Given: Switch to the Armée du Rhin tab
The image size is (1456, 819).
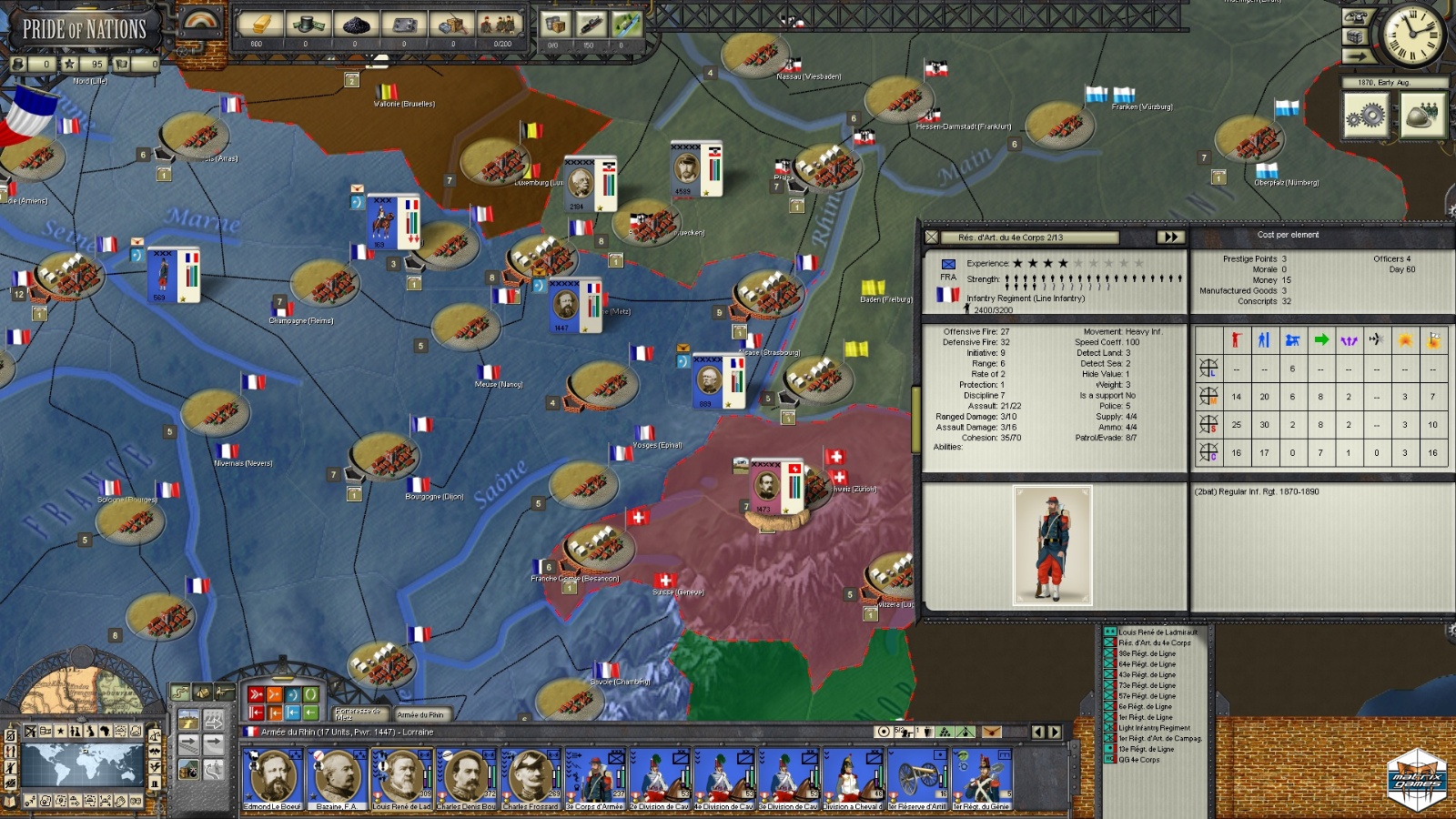Looking at the screenshot, I should tap(420, 714).
